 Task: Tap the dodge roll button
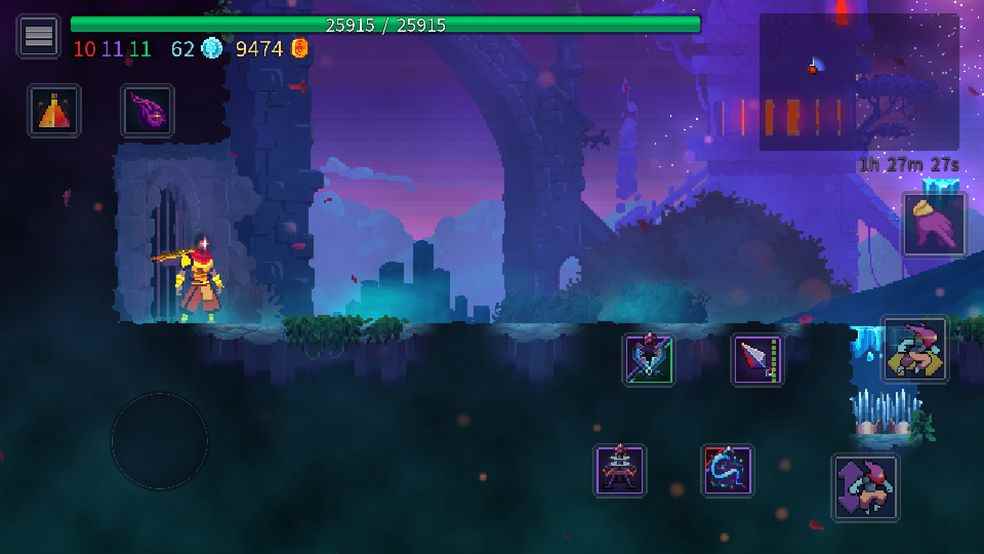[x=914, y=349]
